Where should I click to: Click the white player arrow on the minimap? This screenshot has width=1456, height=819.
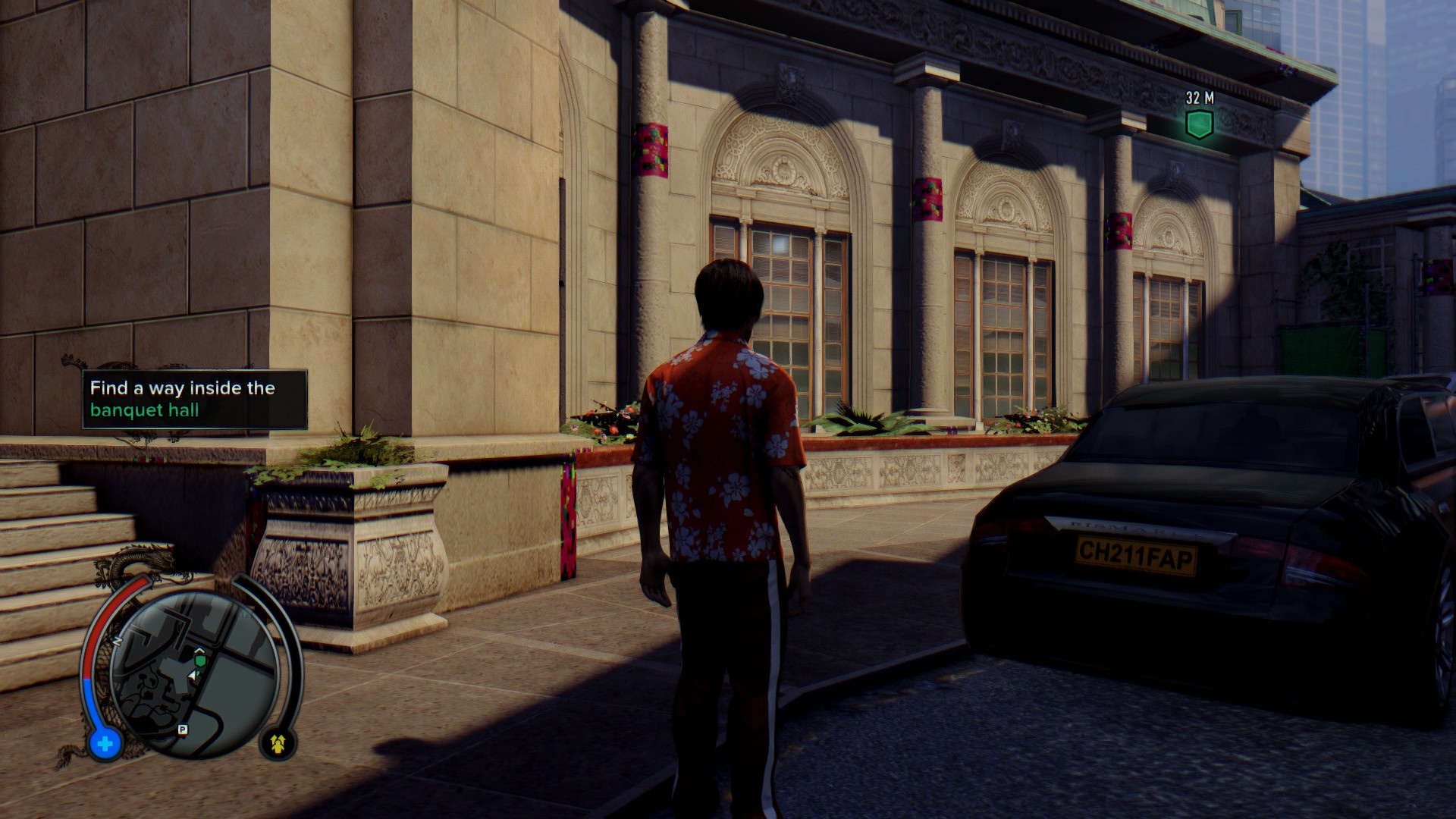[x=193, y=674]
